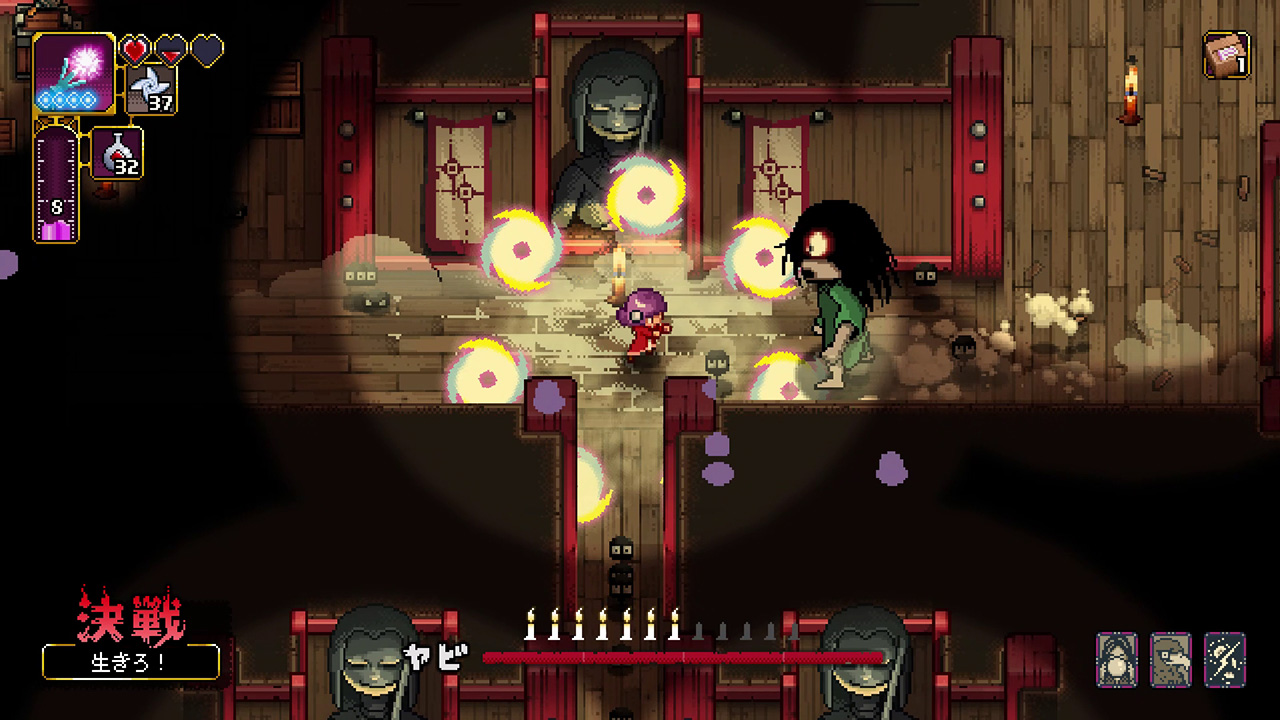Viewport: 1280px width, 720px height.
Task: Use the potion flask slot
Action: click(x=118, y=153)
